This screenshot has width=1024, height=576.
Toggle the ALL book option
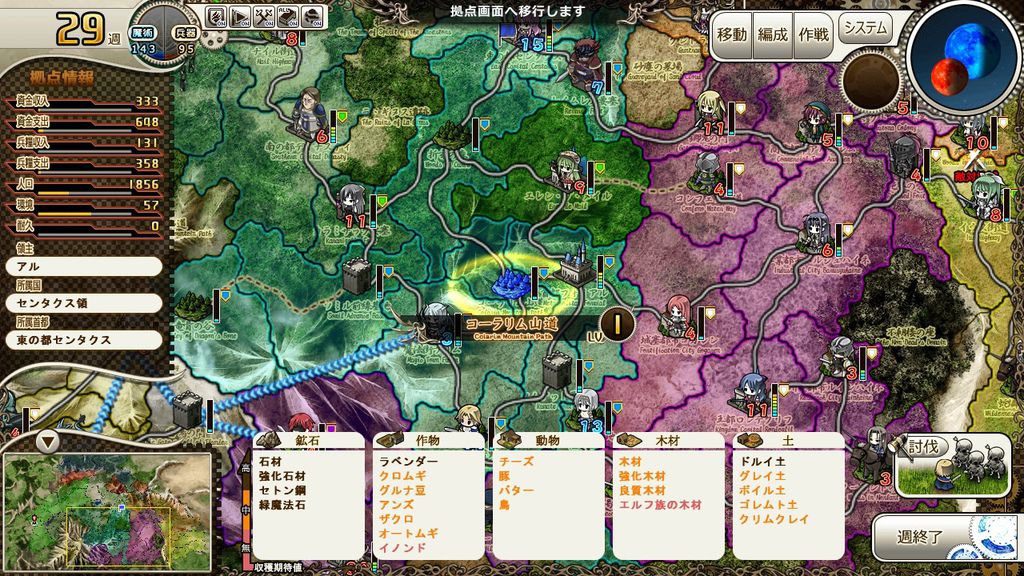[289, 16]
